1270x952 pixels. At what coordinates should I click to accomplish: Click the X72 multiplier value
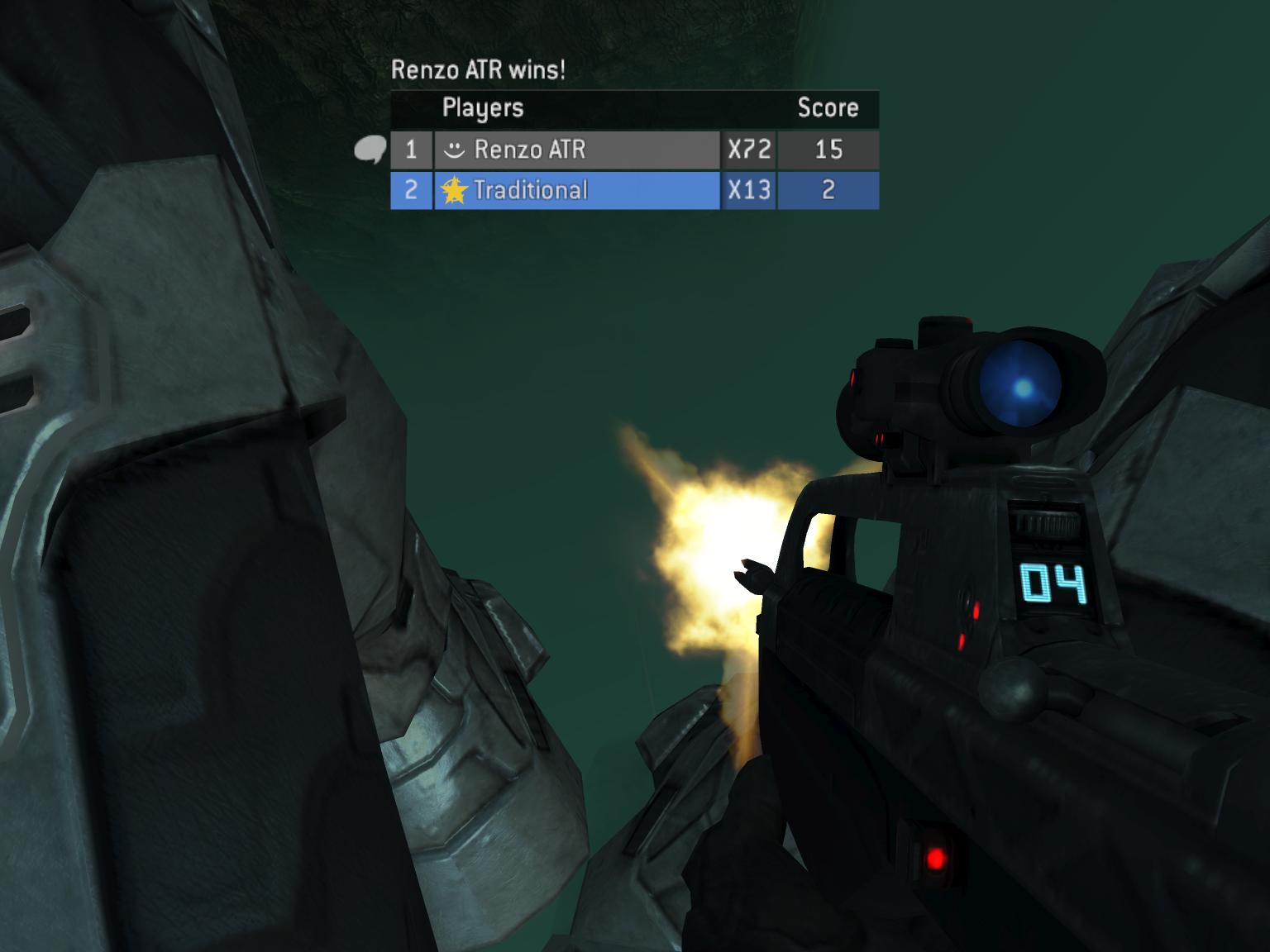748,150
